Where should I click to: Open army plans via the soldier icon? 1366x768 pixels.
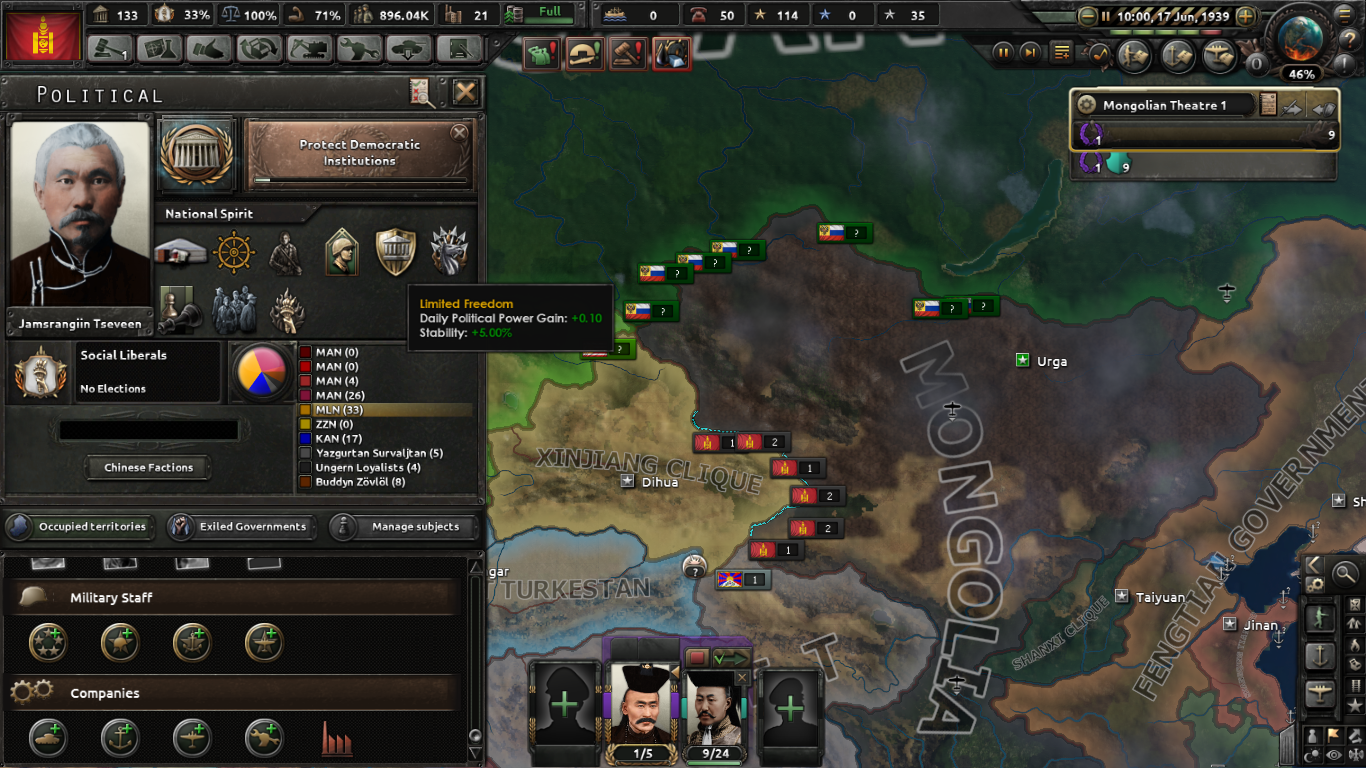tap(1135, 52)
